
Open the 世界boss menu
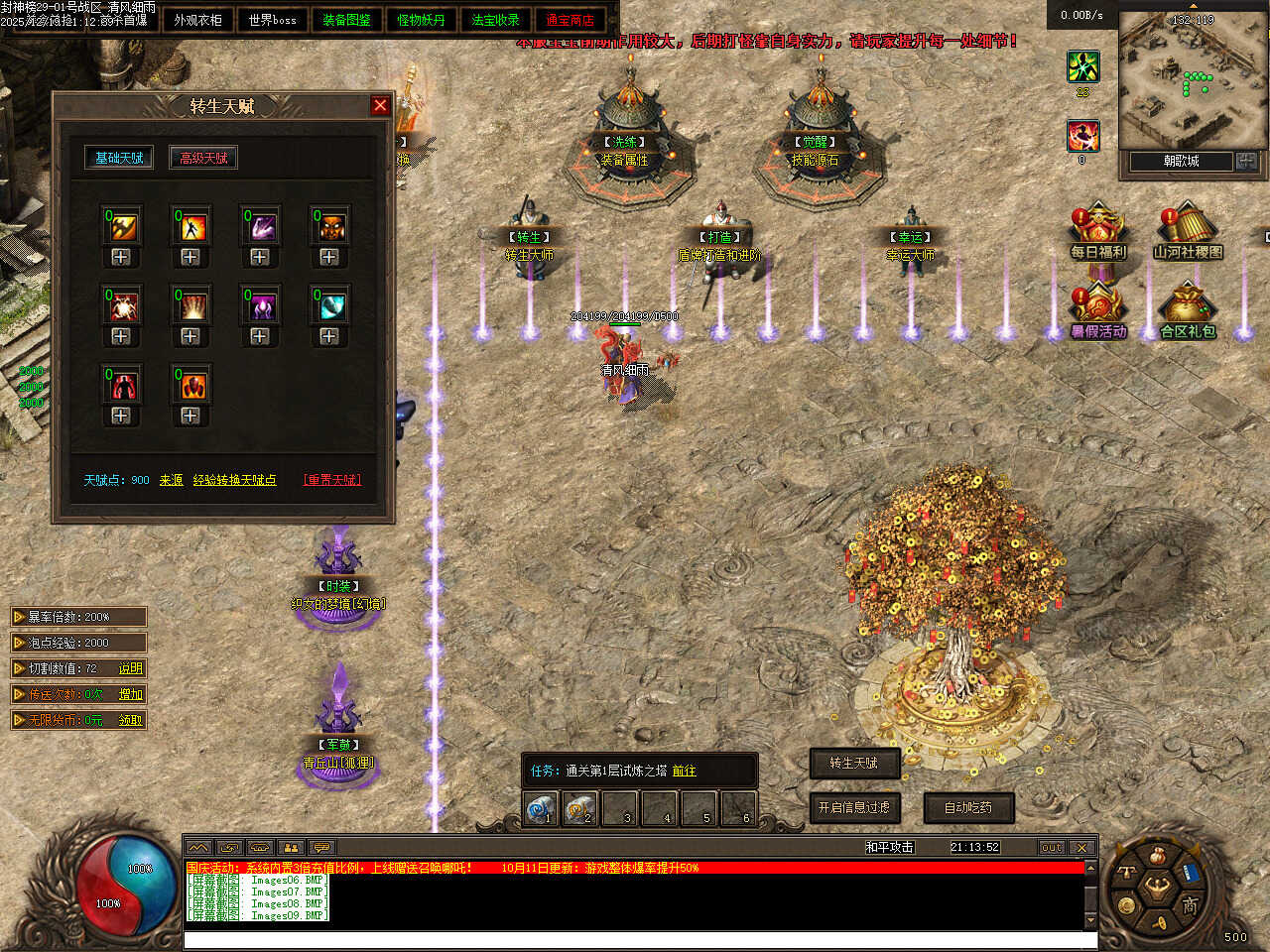pos(273,20)
